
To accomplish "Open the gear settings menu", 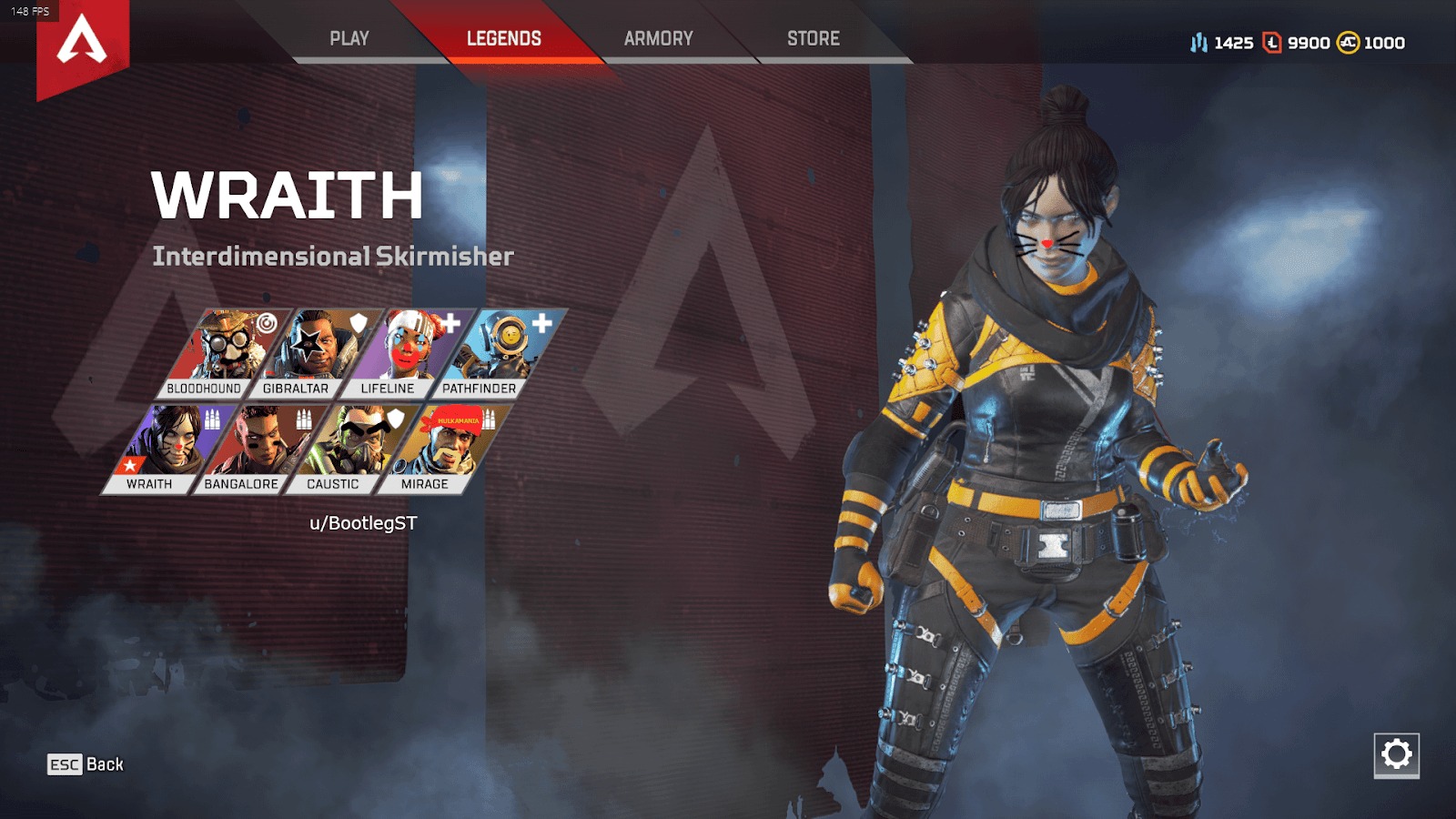I will [x=1396, y=754].
